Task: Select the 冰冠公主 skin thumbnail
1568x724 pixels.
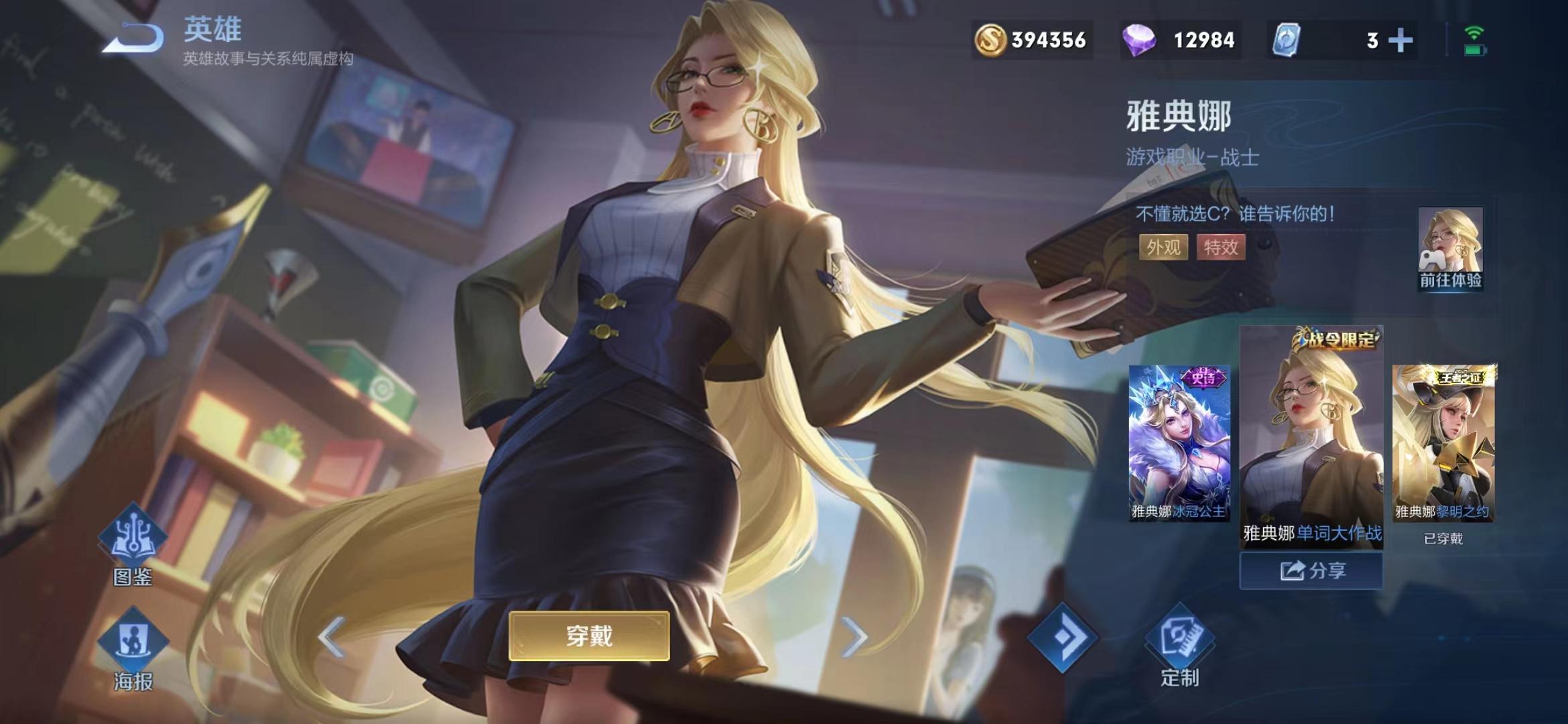Action: click(x=1179, y=442)
